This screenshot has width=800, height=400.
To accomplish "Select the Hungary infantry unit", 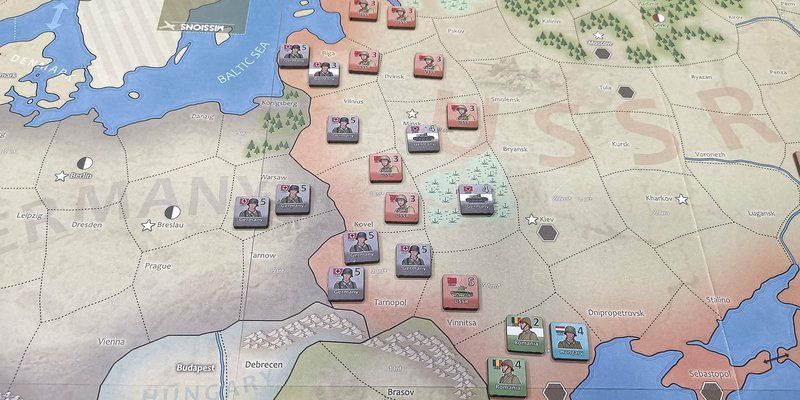I will 567,344.
